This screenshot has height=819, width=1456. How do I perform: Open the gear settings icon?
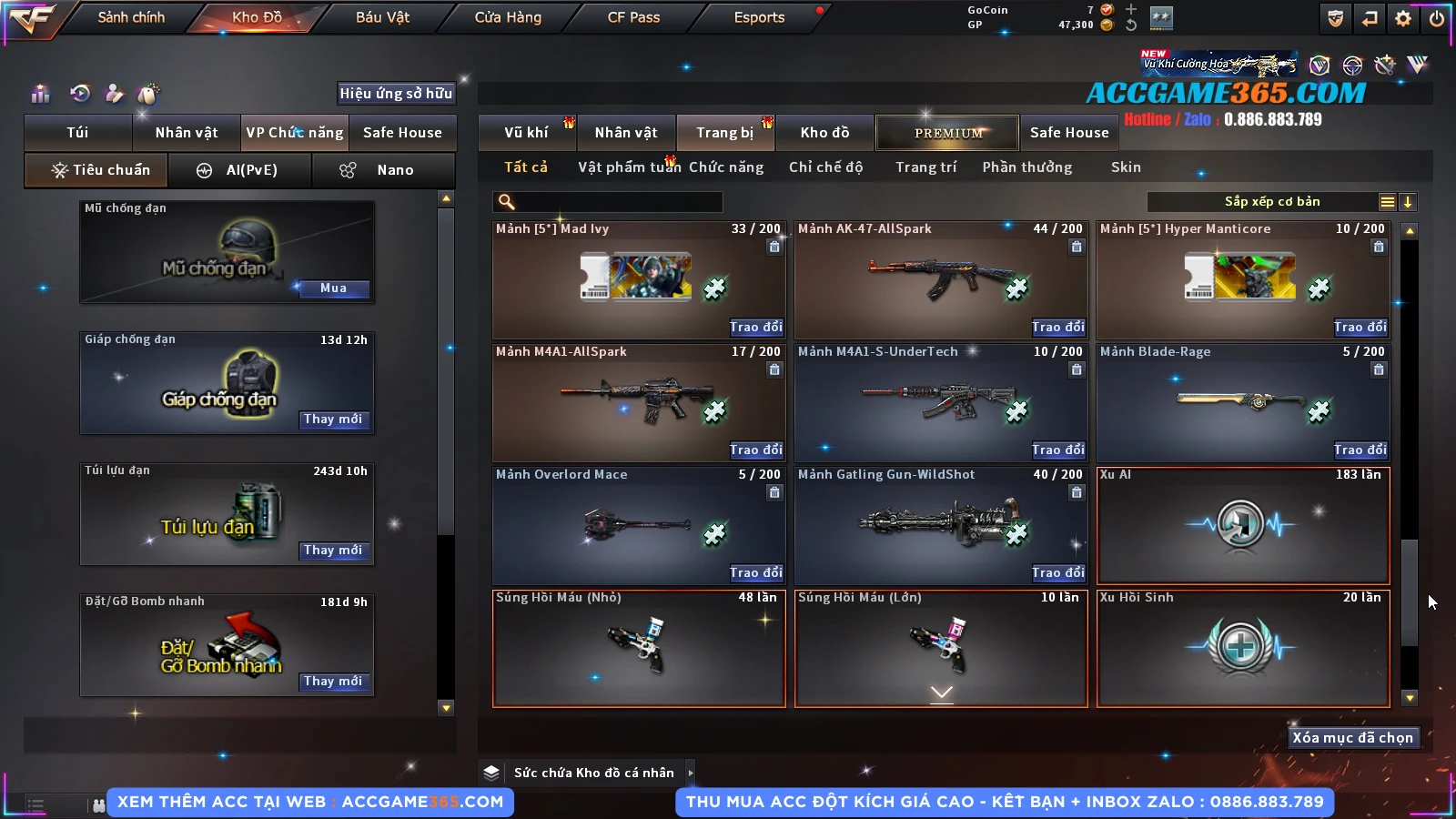[x=1403, y=17]
